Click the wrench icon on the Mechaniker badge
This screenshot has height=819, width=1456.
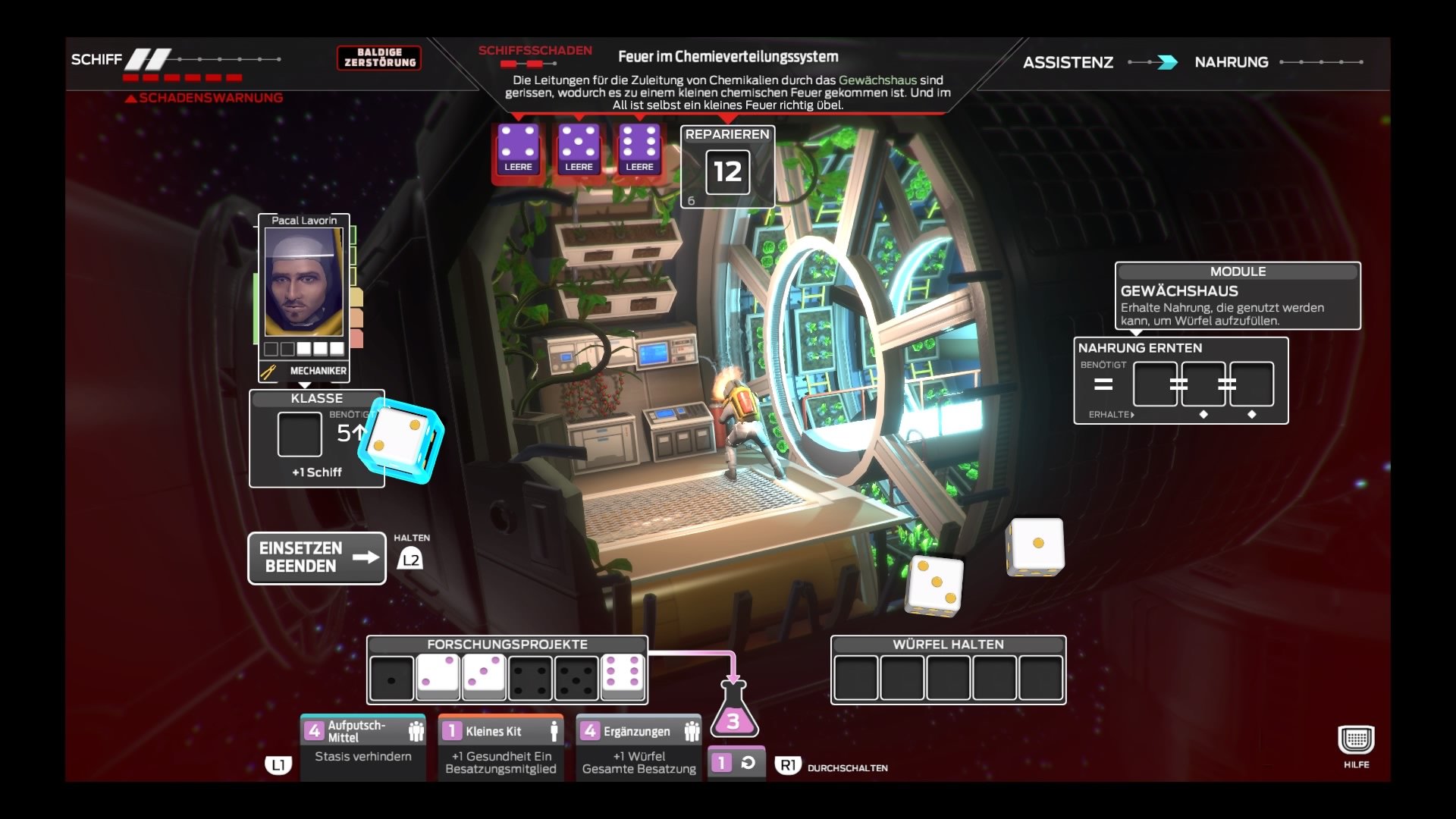pos(266,372)
